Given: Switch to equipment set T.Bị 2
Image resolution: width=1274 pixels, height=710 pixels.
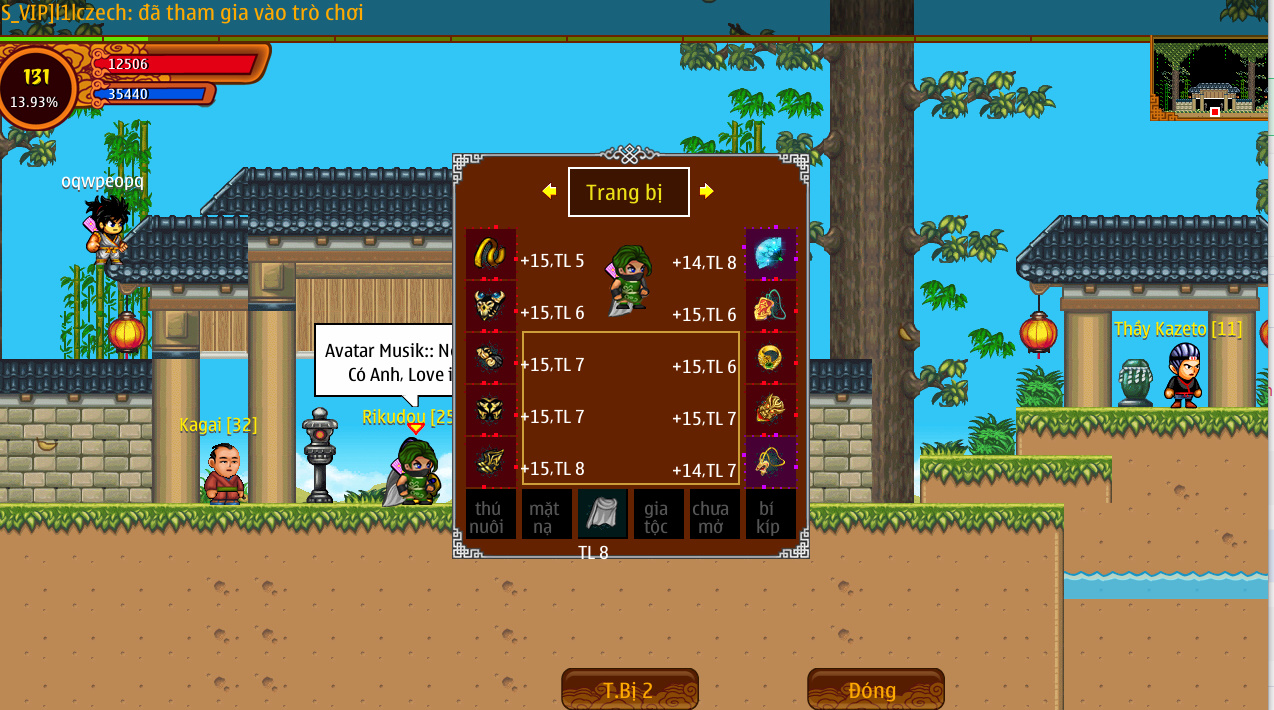Looking at the screenshot, I should click(x=629, y=690).
